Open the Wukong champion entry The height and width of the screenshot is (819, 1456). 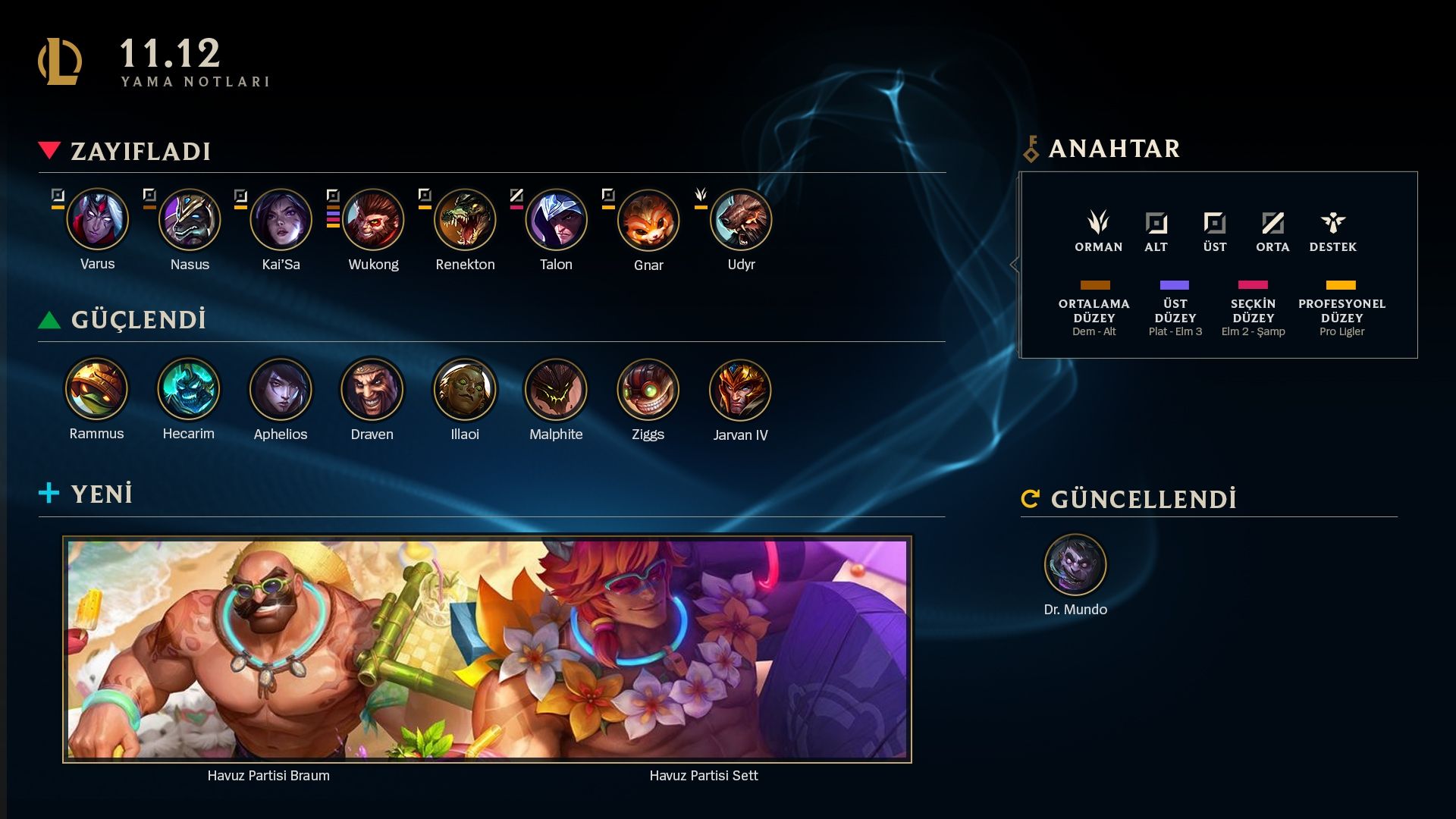click(373, 220)
